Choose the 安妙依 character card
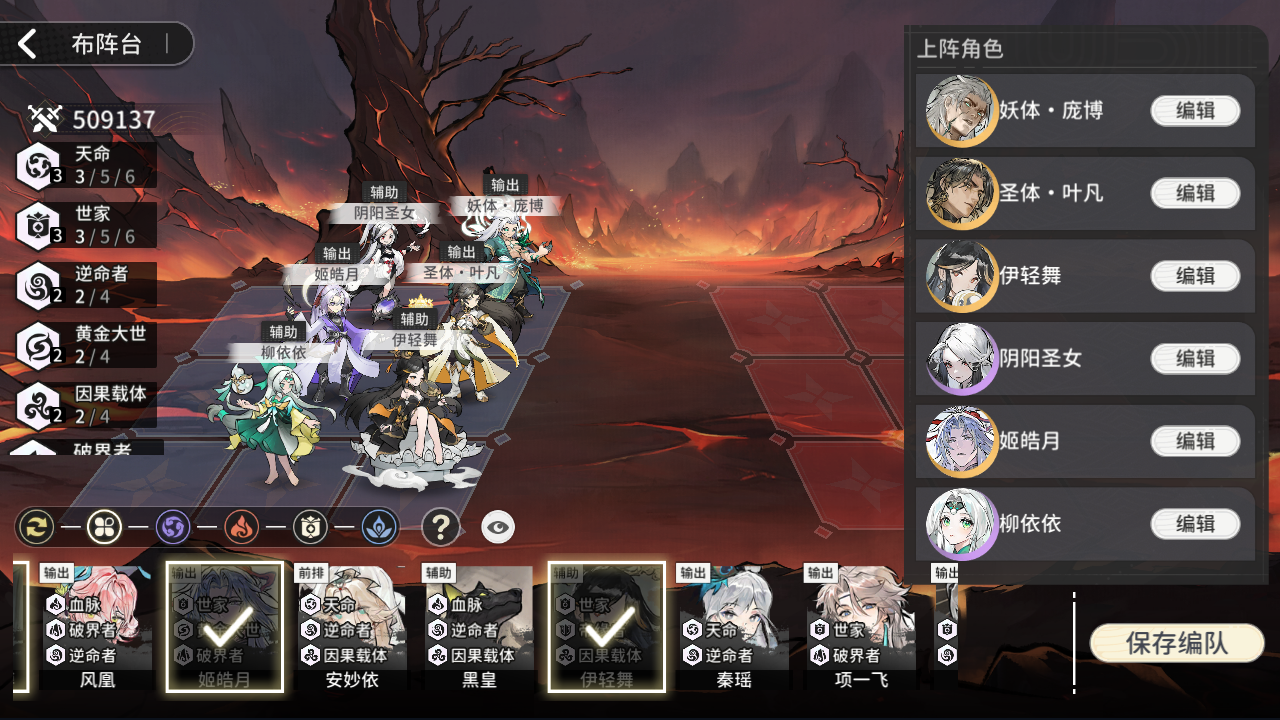This screenshot has width=1280, height=720. (352, 627)
